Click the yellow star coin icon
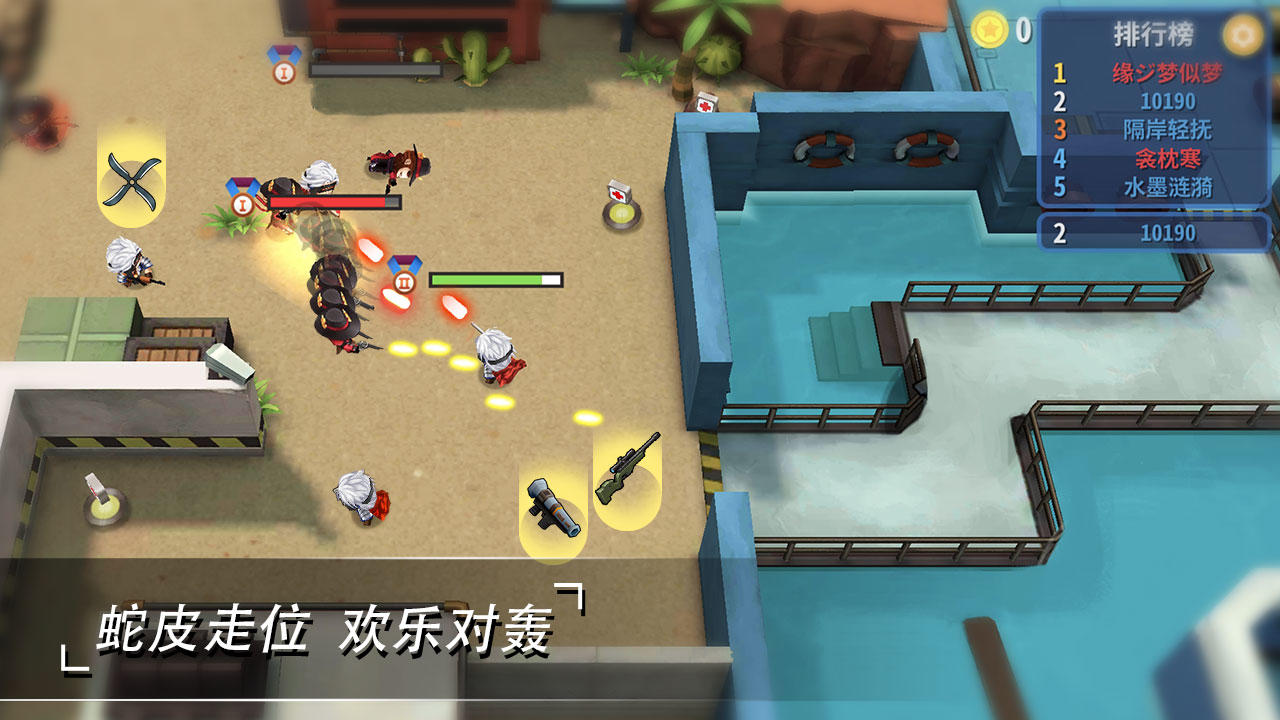The height and width of the screenshot is (720, 1280). (x=987, y=29)
